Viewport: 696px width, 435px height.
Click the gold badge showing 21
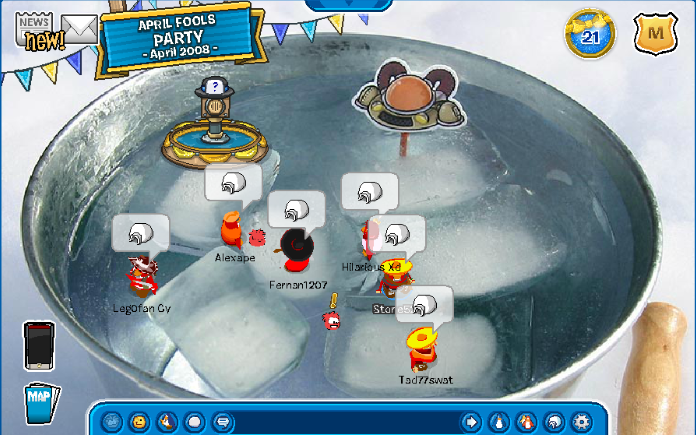pos(589,36)
